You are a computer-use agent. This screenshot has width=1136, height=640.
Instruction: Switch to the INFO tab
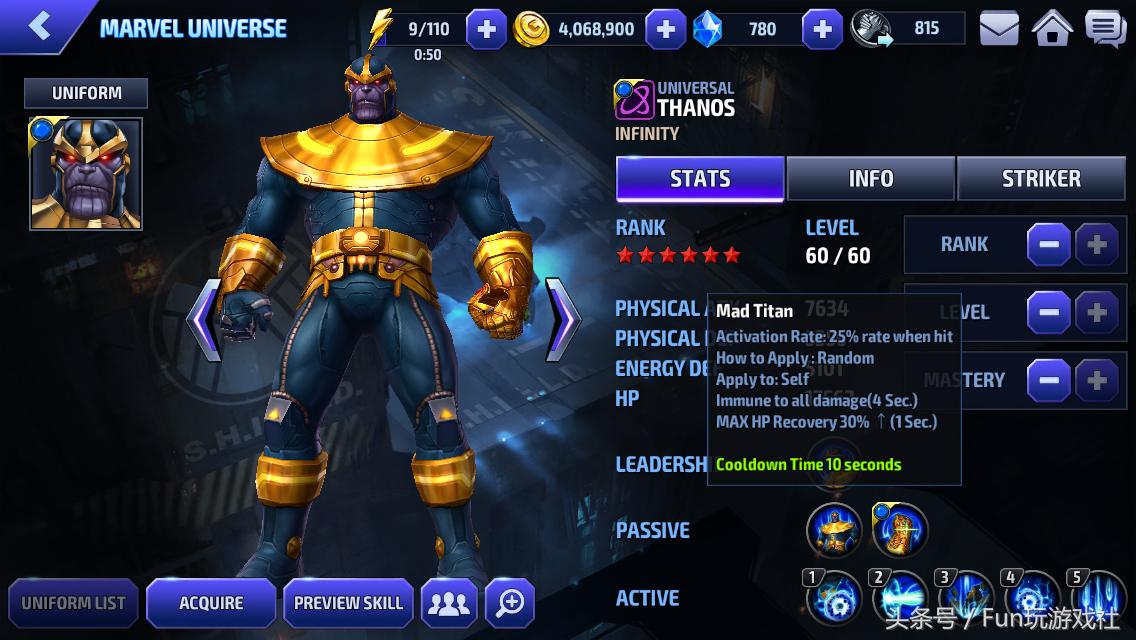coord(870,179)
